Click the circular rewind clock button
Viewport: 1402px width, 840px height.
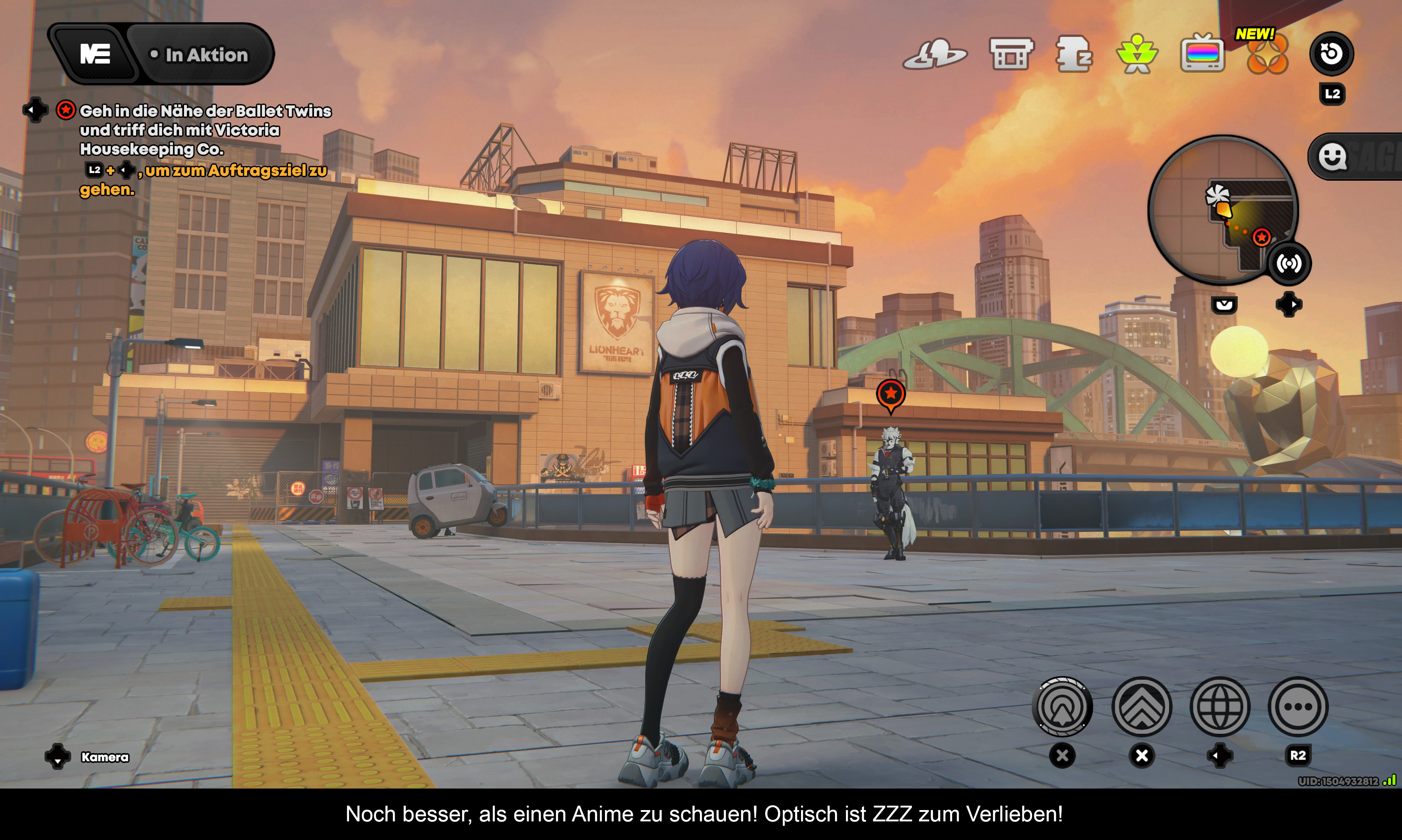click(1331, 54)
